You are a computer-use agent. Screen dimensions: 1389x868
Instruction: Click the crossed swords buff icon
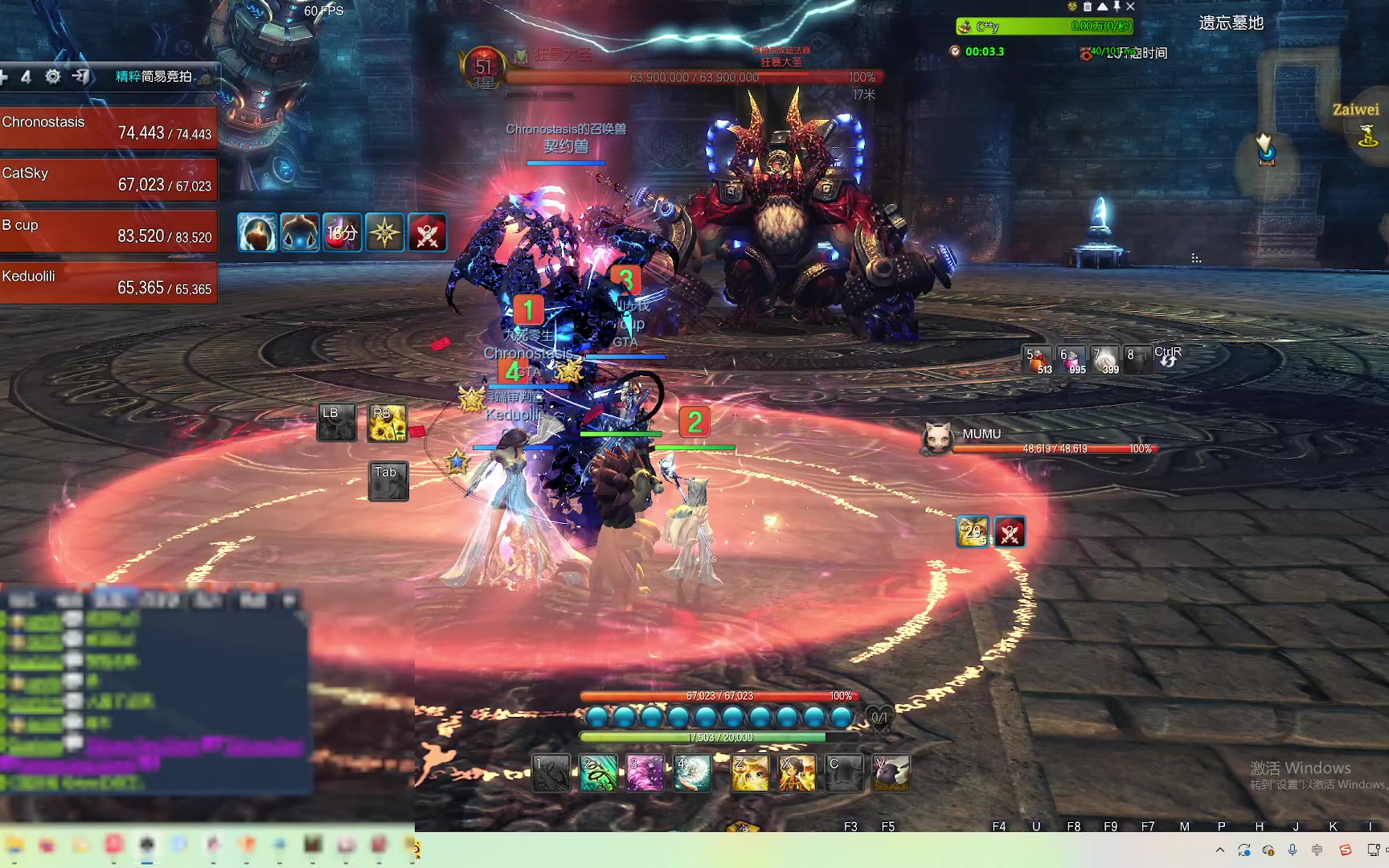(428, 233)
